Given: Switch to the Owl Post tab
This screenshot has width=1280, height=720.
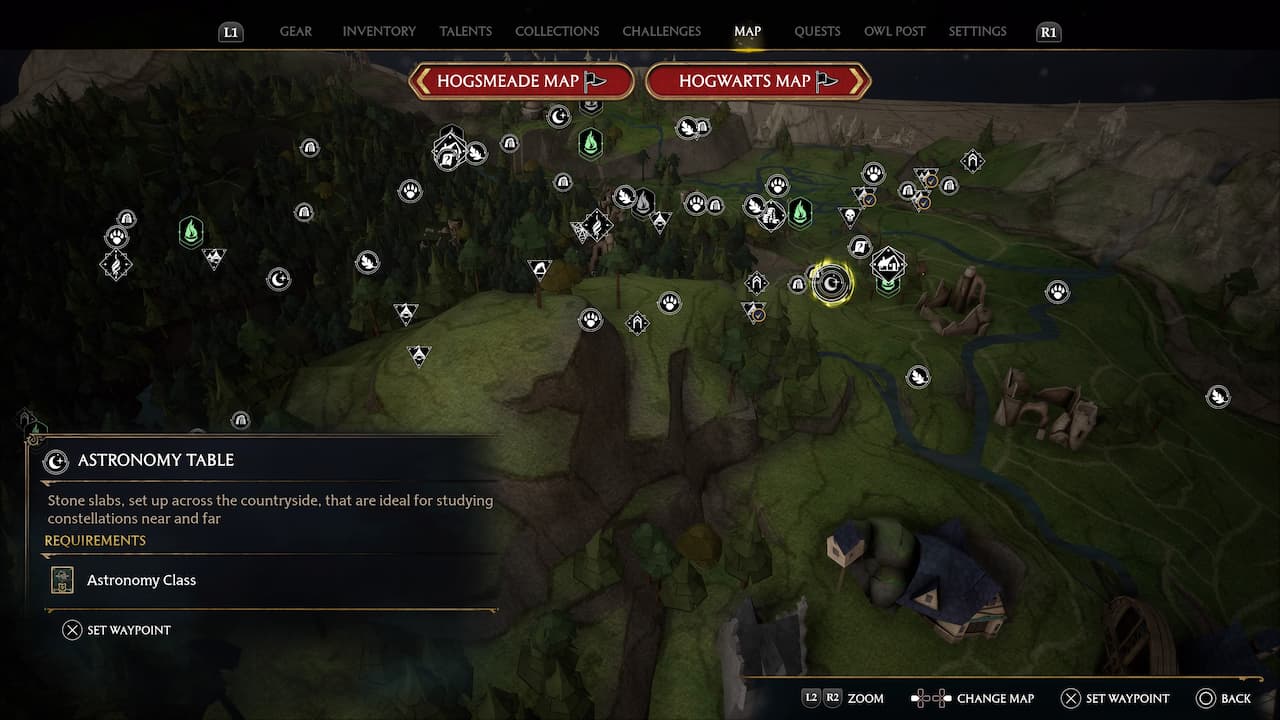Looking at the screenshot, I should (x=894, y=31).
